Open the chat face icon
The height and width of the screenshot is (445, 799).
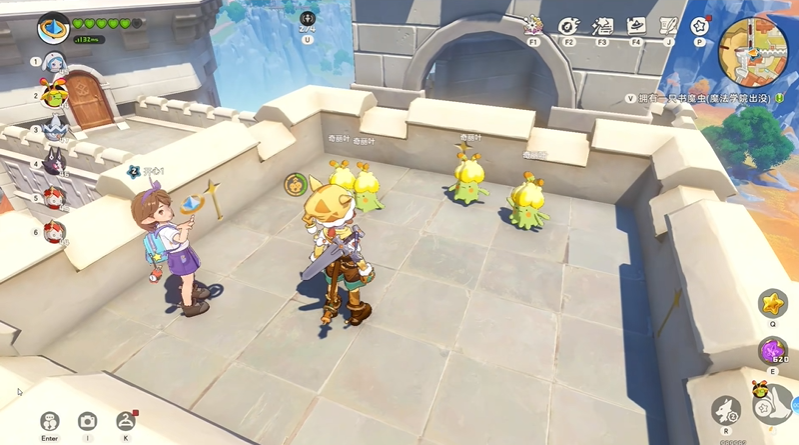pyautogui.click(x=49, y=422)
